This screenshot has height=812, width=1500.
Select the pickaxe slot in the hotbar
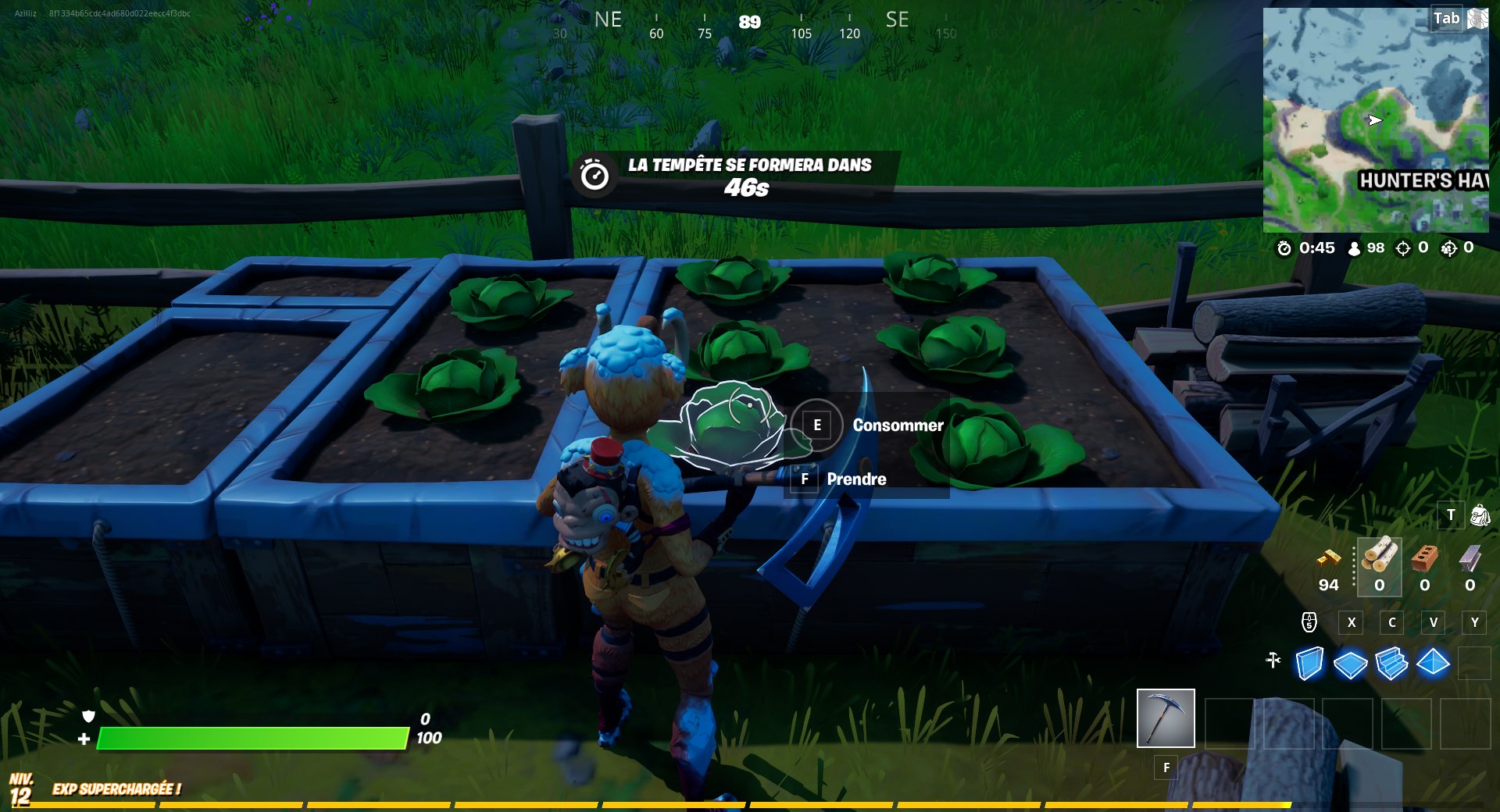pos(1165,718)
